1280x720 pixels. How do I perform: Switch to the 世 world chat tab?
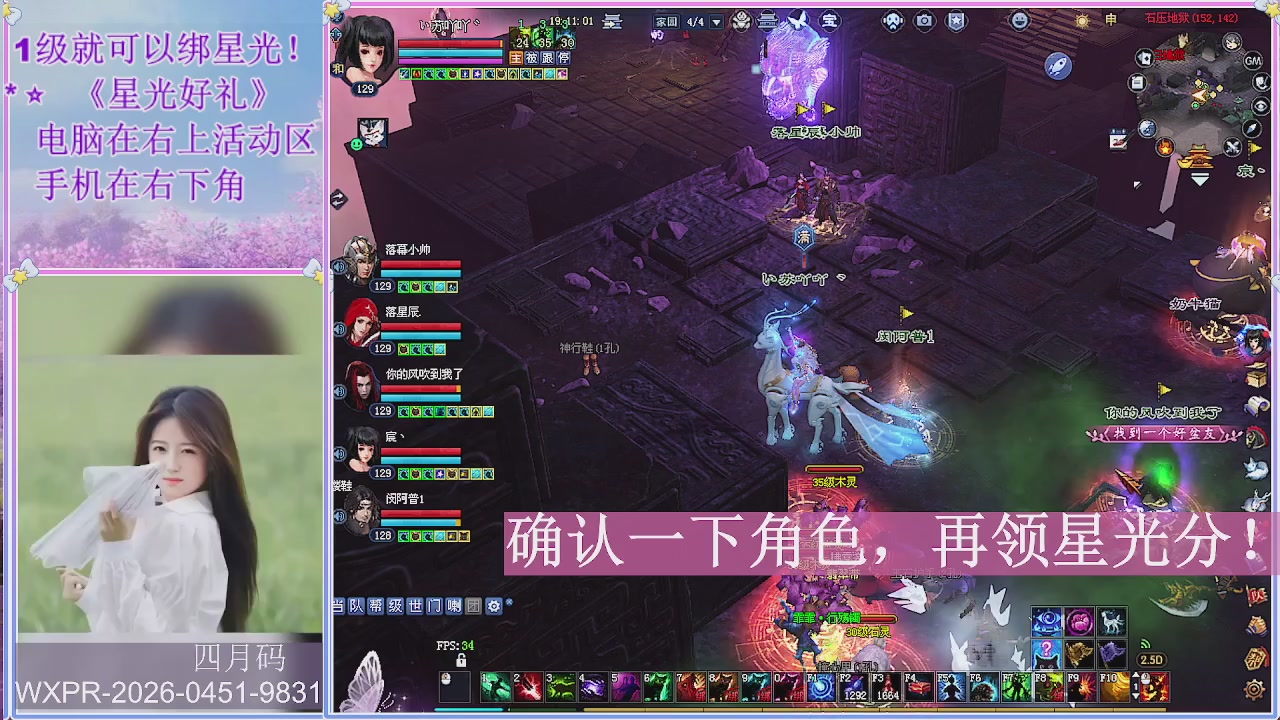tap(414, 603)
